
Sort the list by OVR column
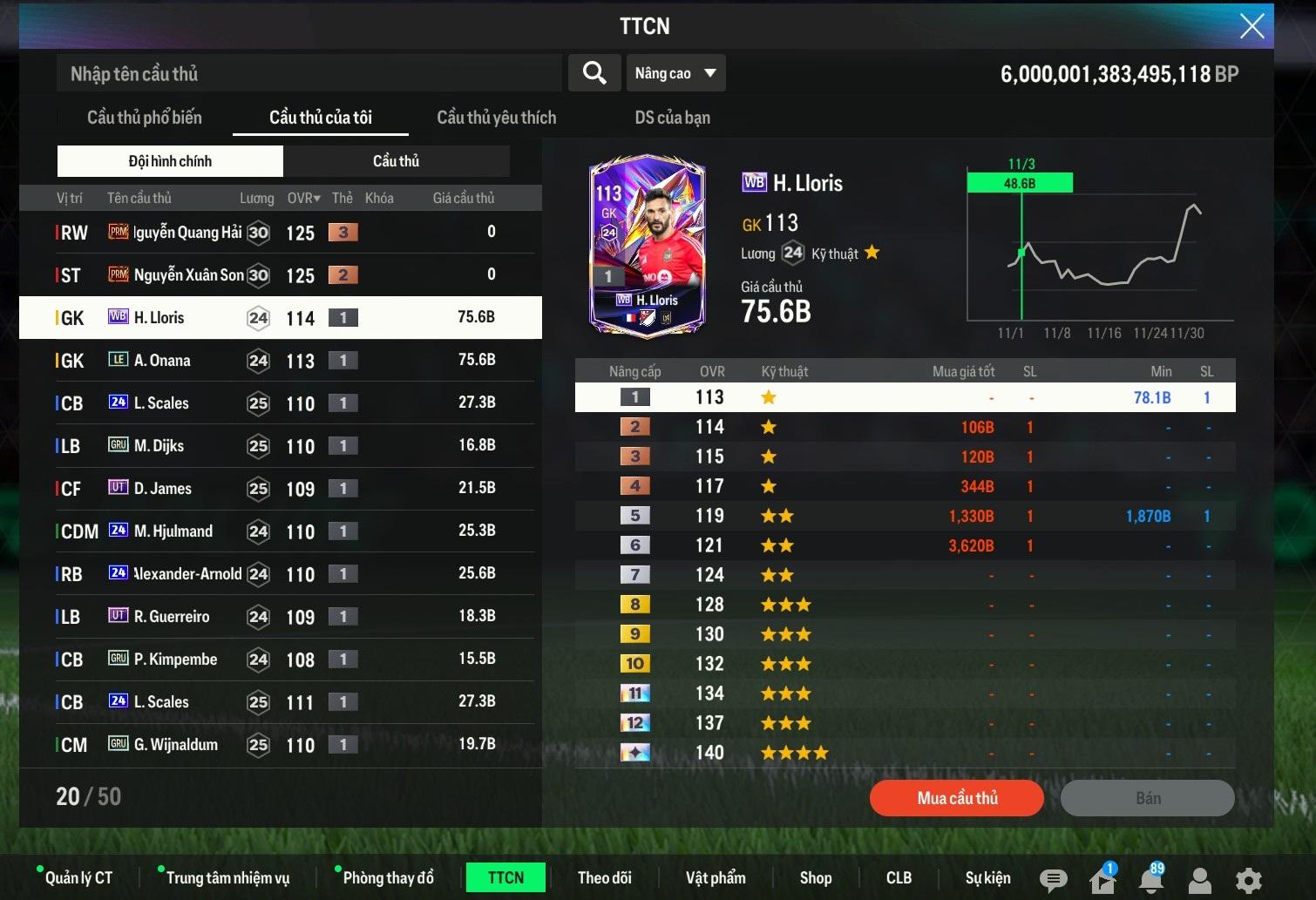click(x=303, y=199)
